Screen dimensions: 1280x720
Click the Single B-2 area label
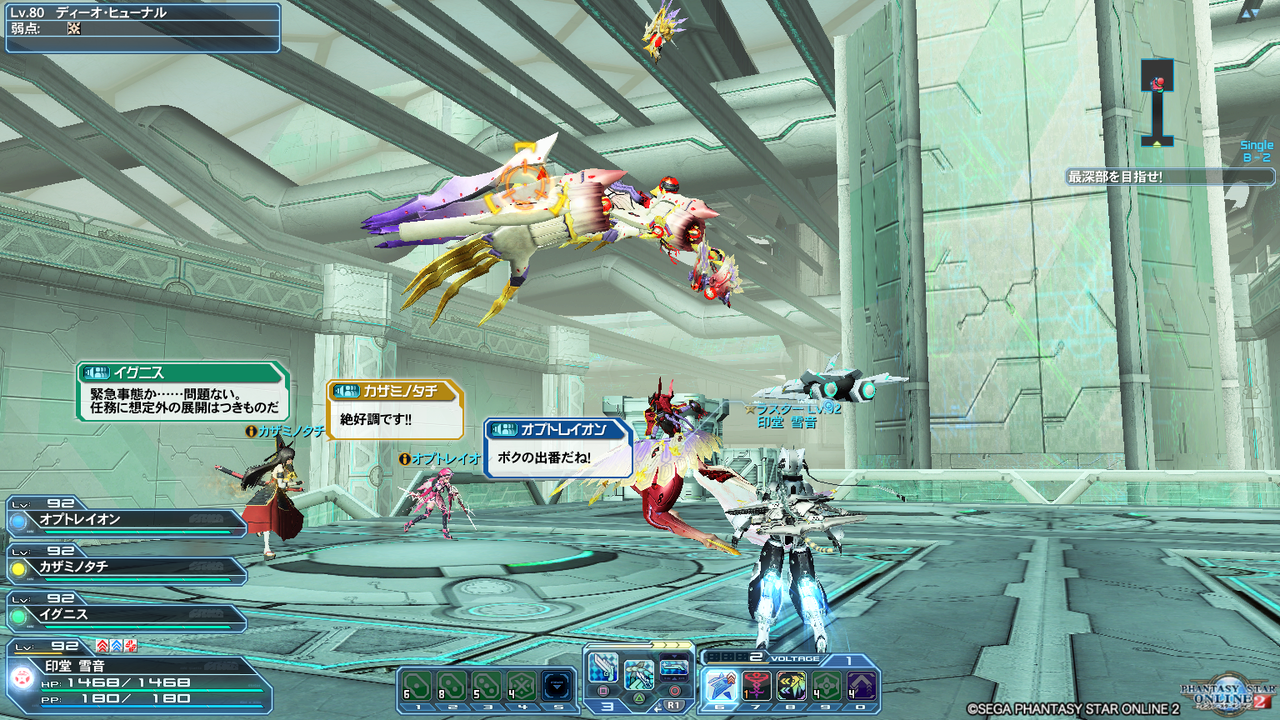tap(1257, 150)
